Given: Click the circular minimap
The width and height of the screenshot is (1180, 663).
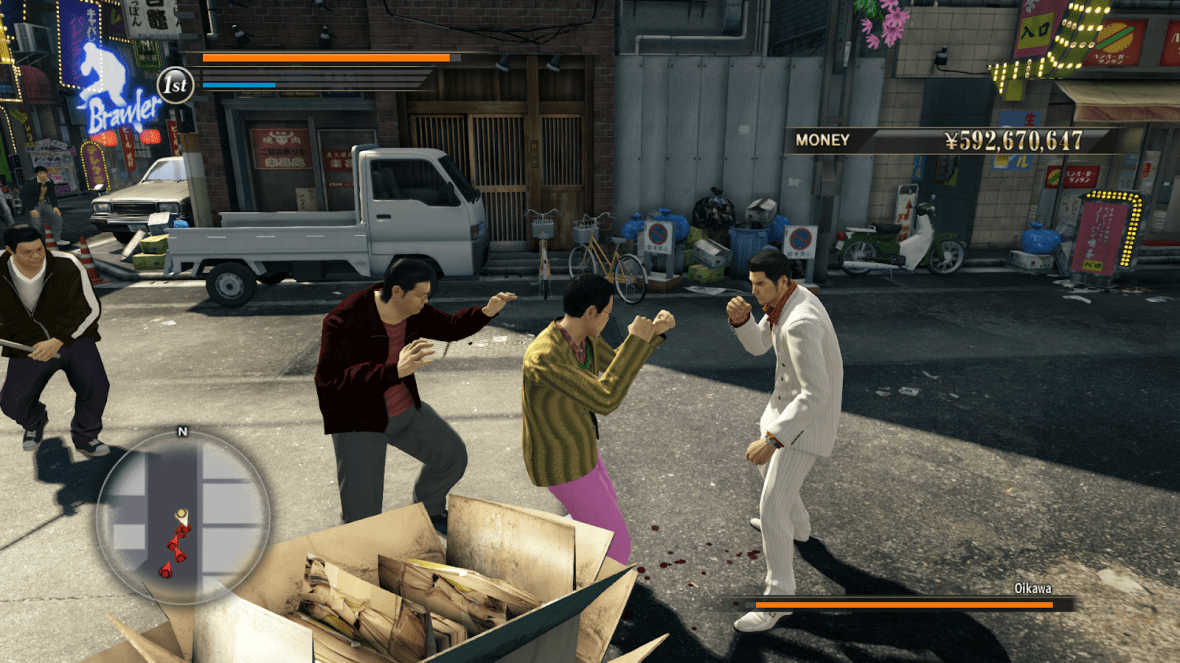Looking at the screenshot, I should pyautogui.click(x=182, y=516).
